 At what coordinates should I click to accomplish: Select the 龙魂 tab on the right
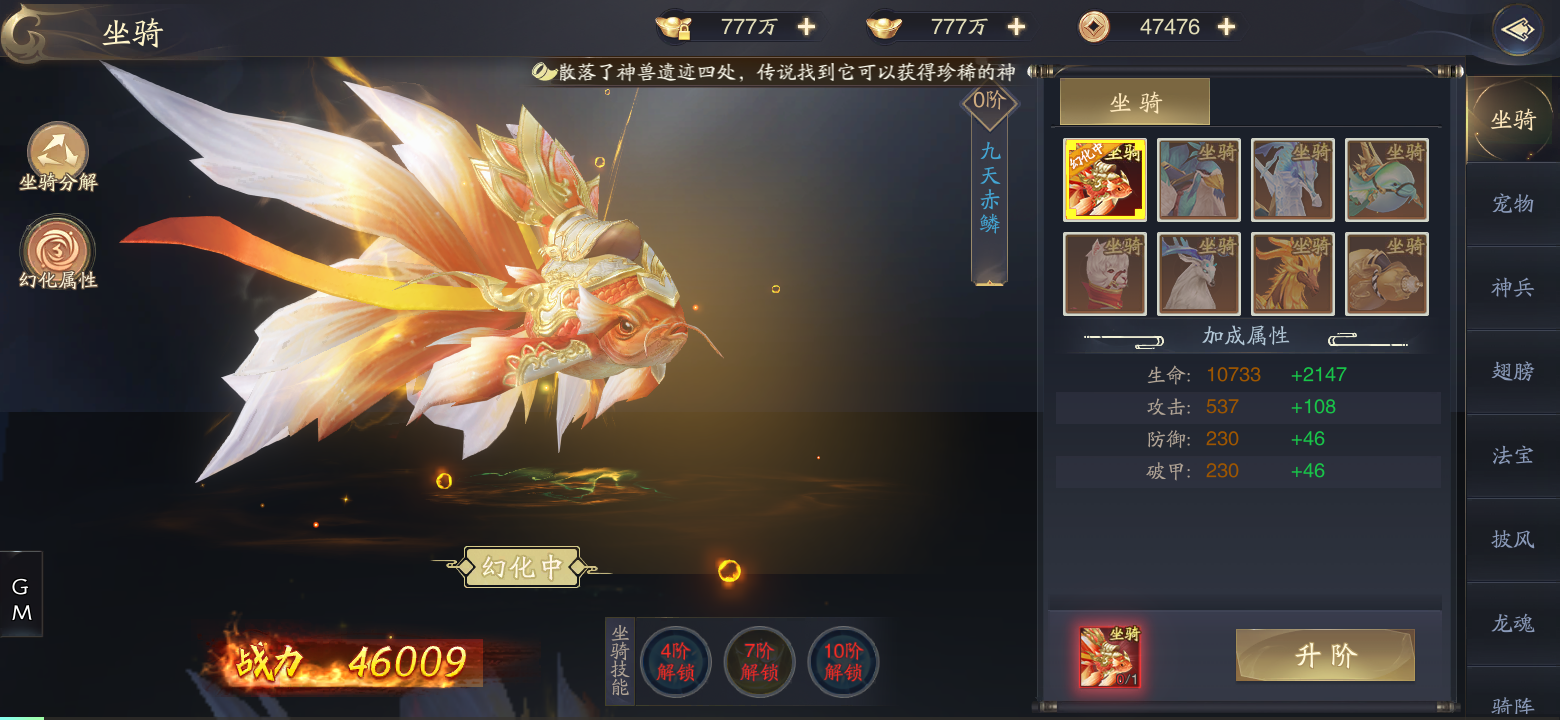(x=1513, y=624)
